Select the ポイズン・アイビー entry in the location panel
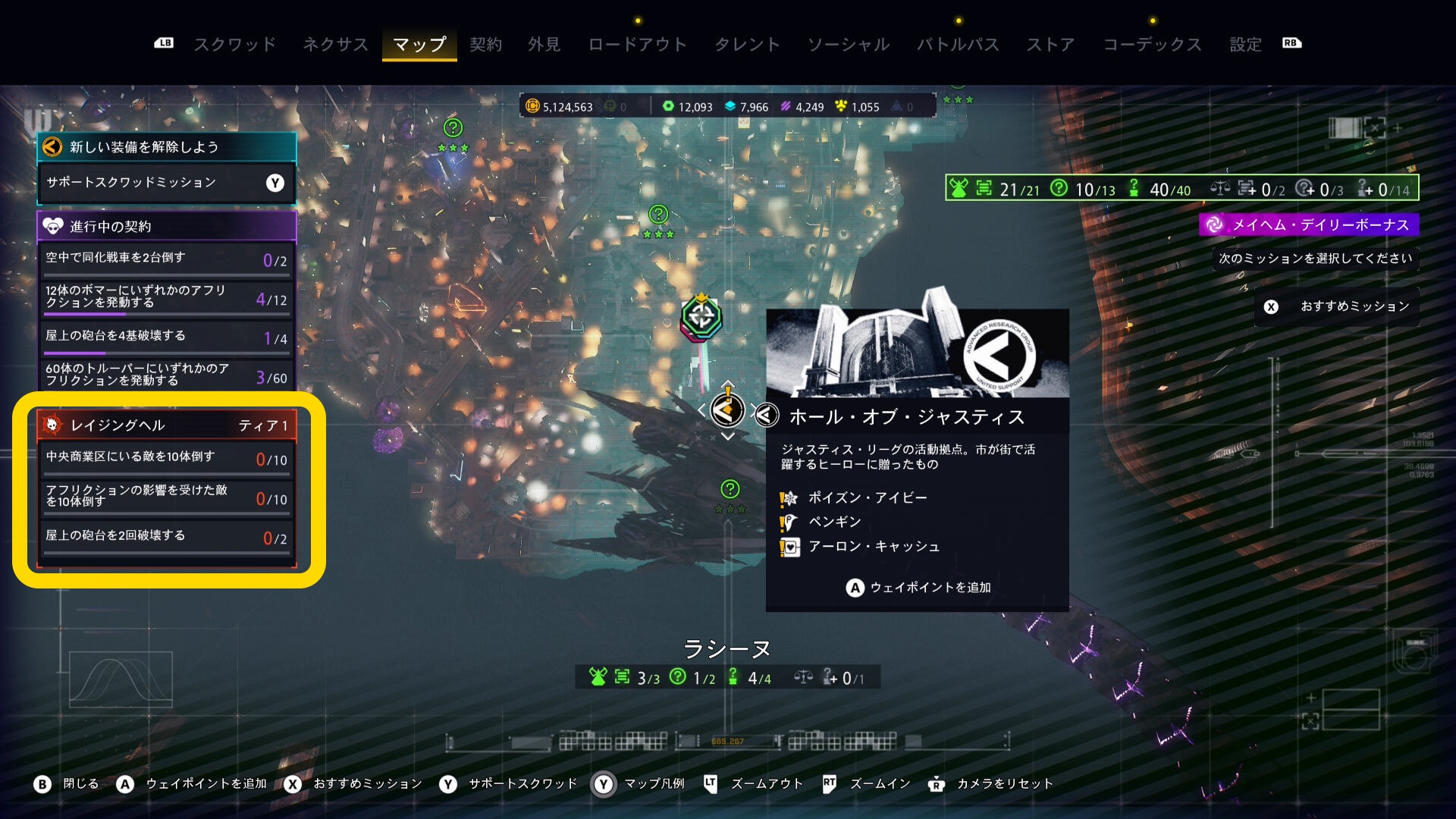1456x819 pixels. (x=867, y=497)
